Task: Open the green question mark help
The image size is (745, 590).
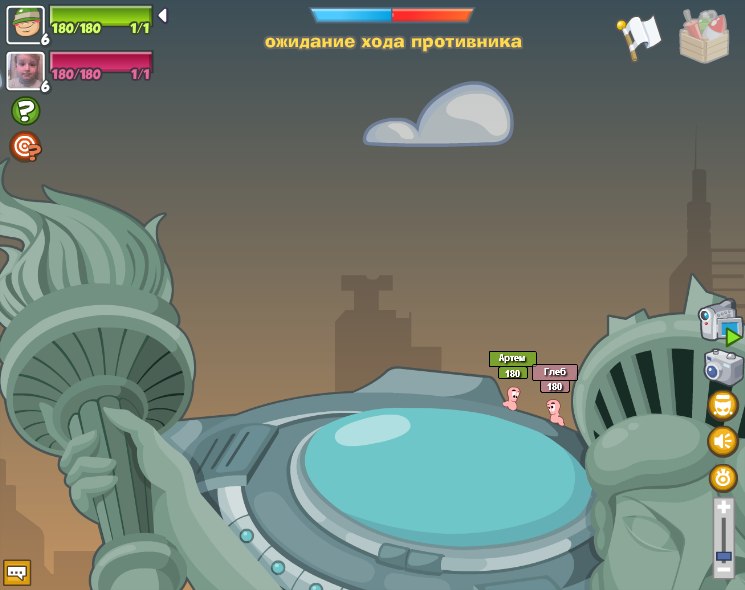Action: click(25, 111)
